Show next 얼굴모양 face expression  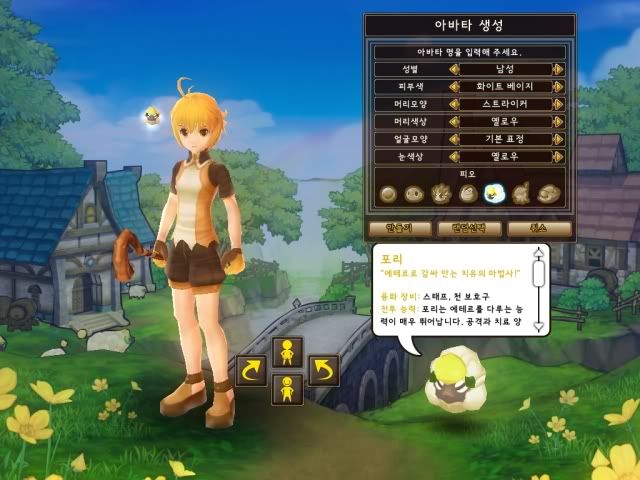point(558,138)
